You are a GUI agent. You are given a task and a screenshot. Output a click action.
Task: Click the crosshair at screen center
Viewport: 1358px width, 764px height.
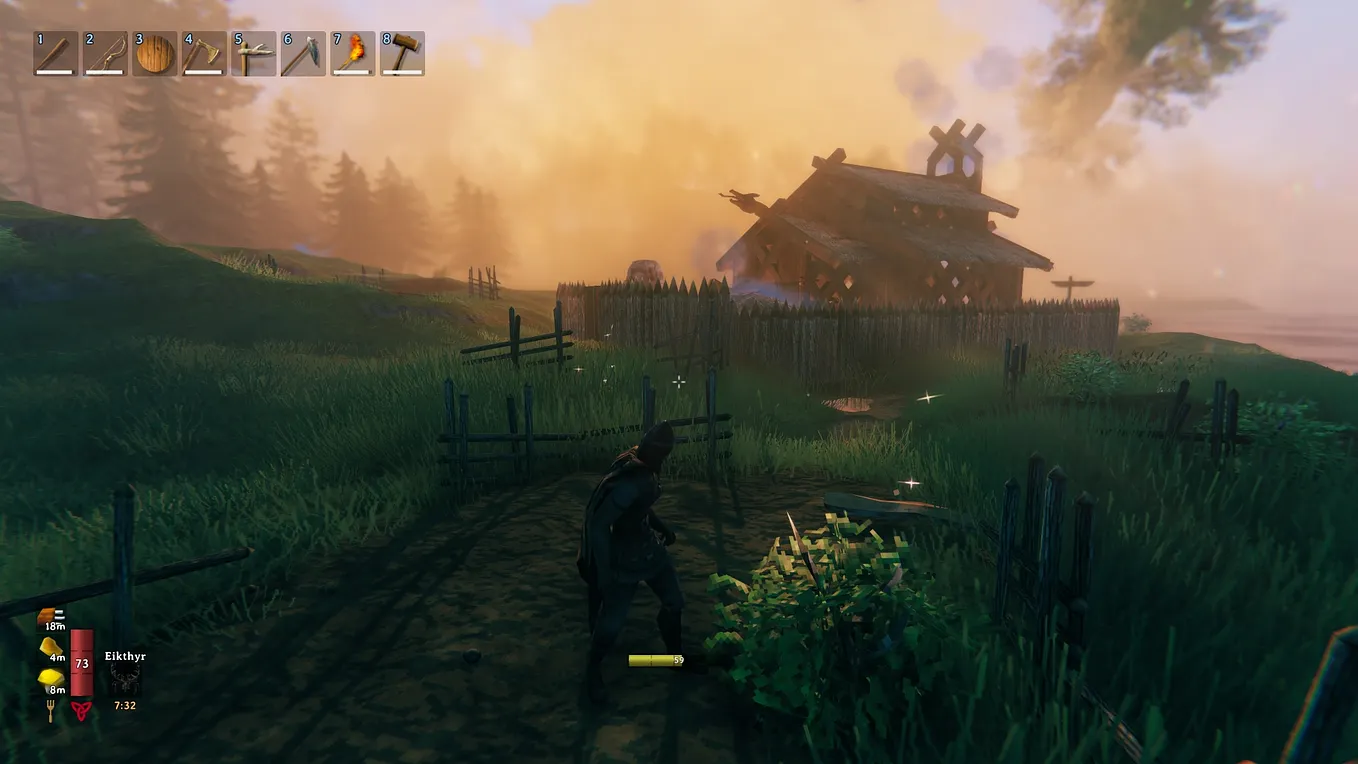(679, 382)
